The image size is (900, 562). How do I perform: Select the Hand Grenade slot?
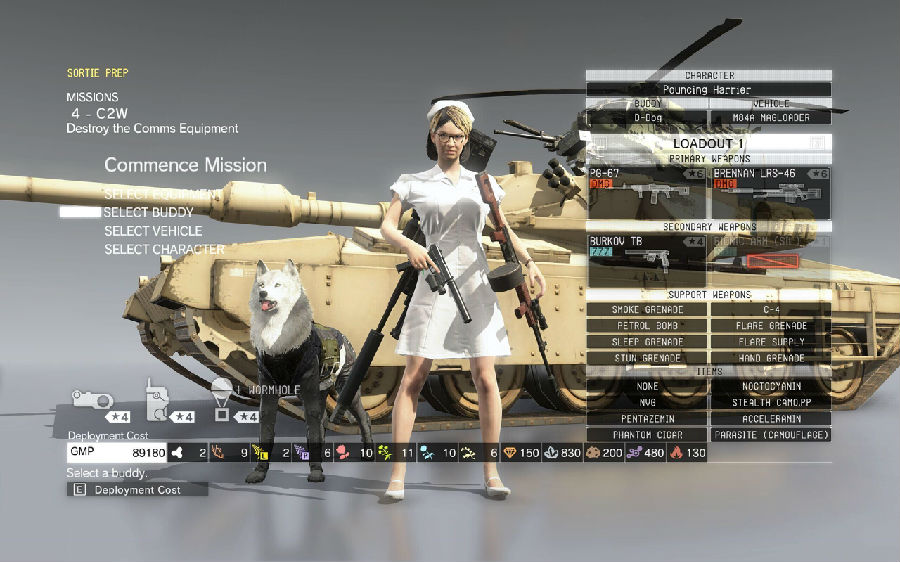(770, 358)
